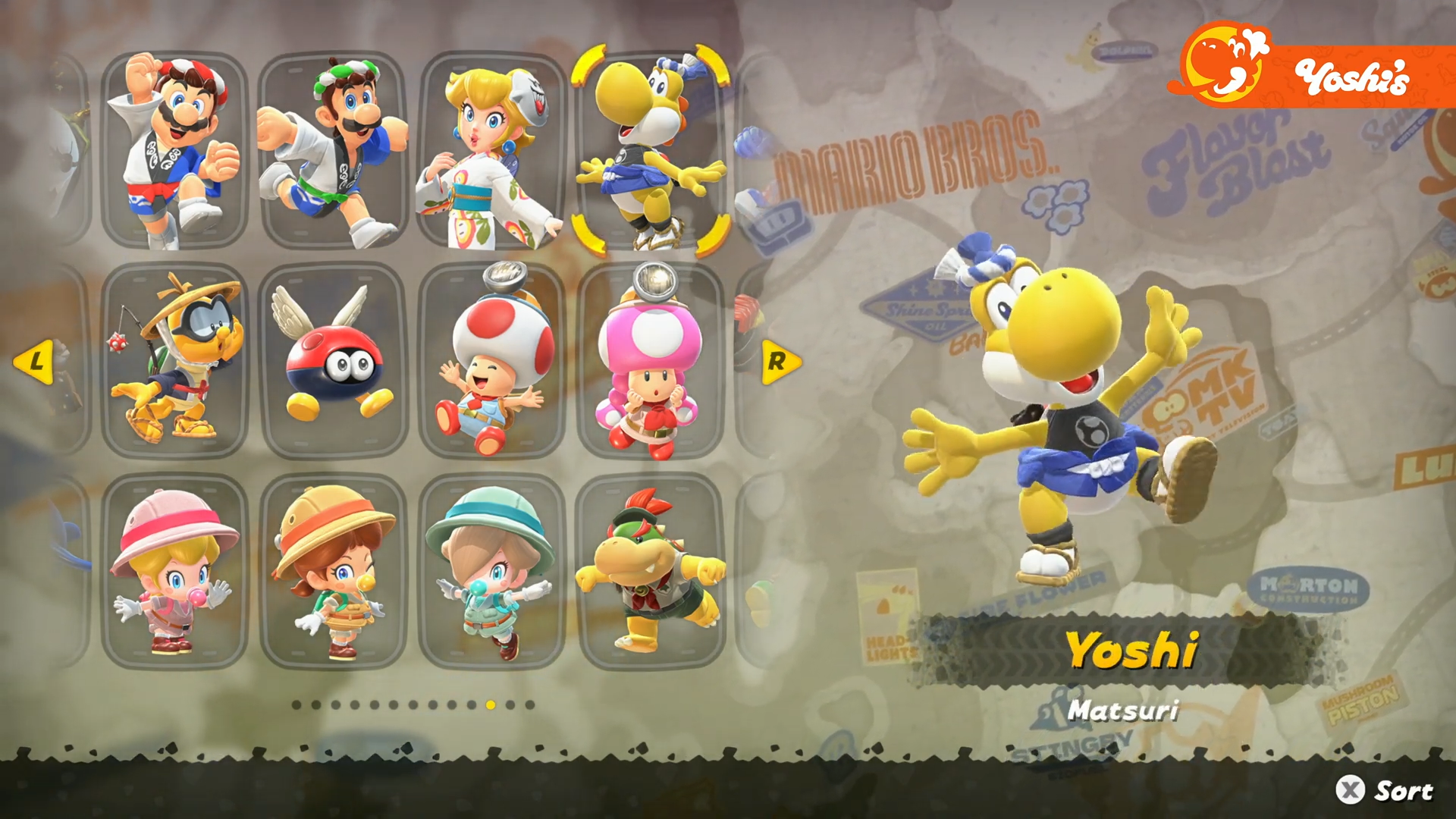The width and height of the screenshot is (1456, 819).
Task: Select Bowser Jr. in the explorer outfit
Action: coord(651,572)
